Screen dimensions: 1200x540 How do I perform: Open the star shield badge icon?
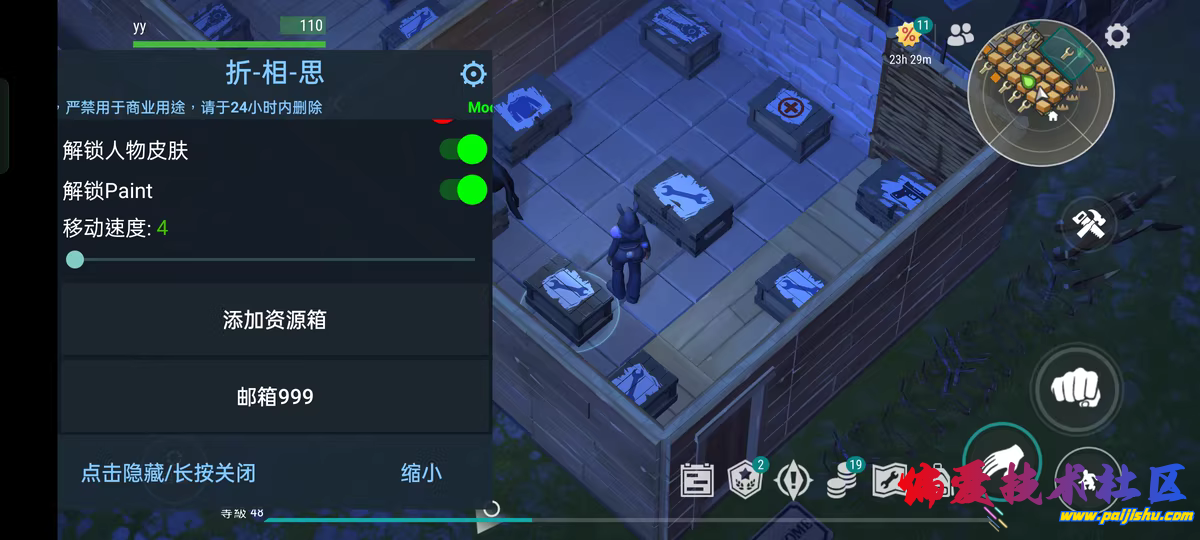tap(745, 480)
